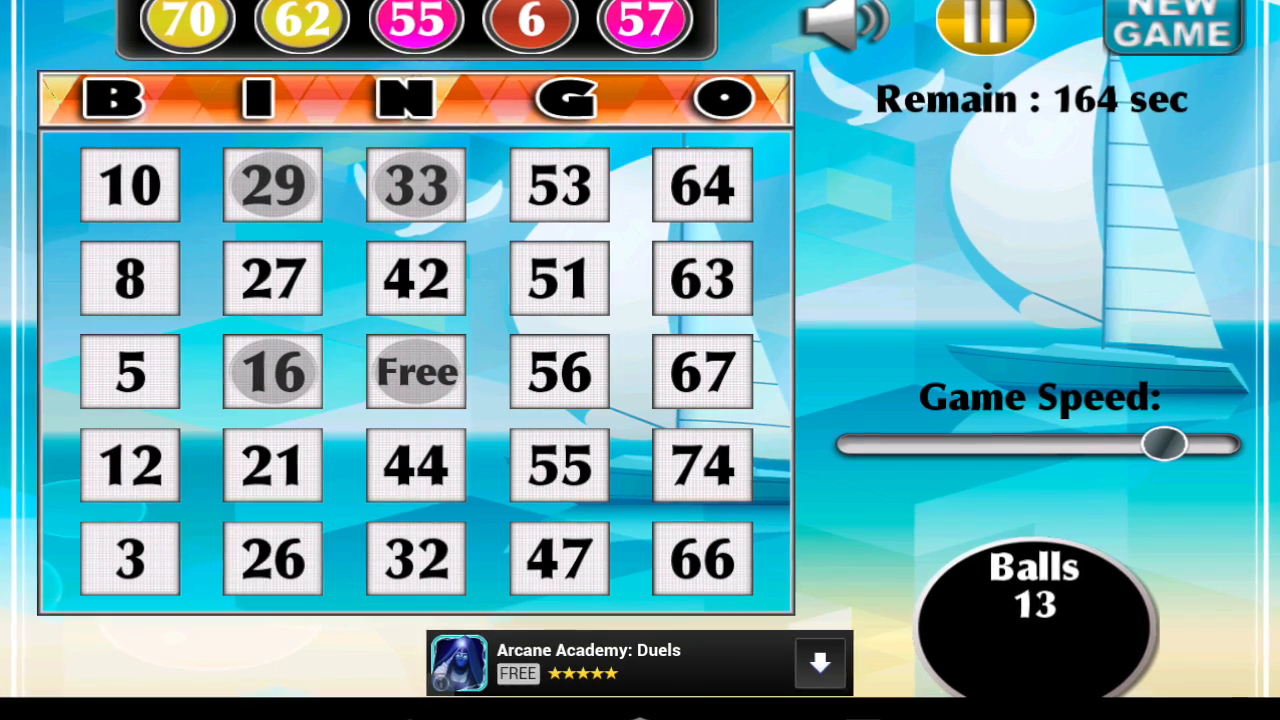The height and width of the screenshot is (720, 1280).
Task: Daub the number 29 in column B
Action: click(272, 185)
